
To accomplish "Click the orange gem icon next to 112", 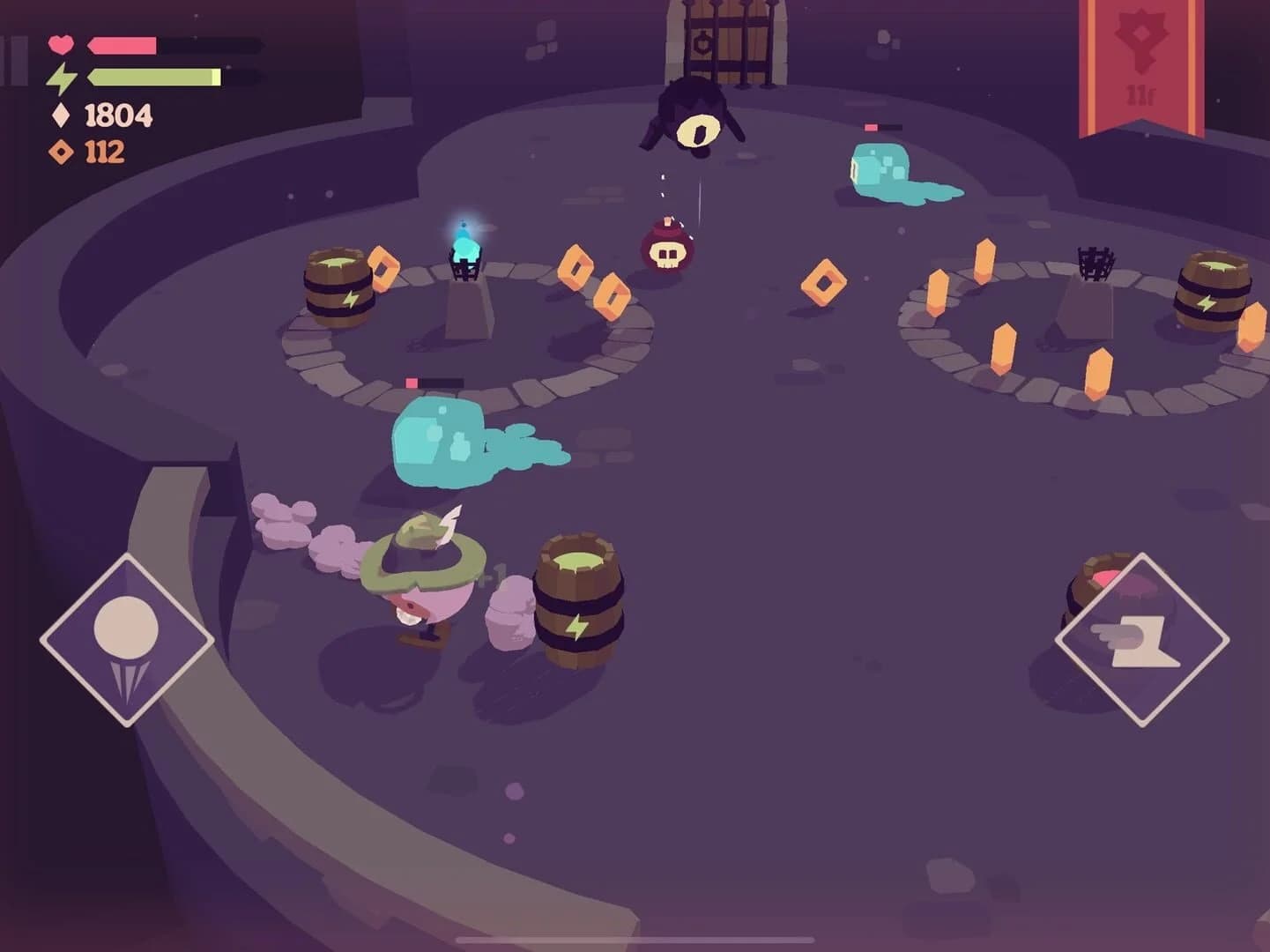I will (x=59, y=151).
